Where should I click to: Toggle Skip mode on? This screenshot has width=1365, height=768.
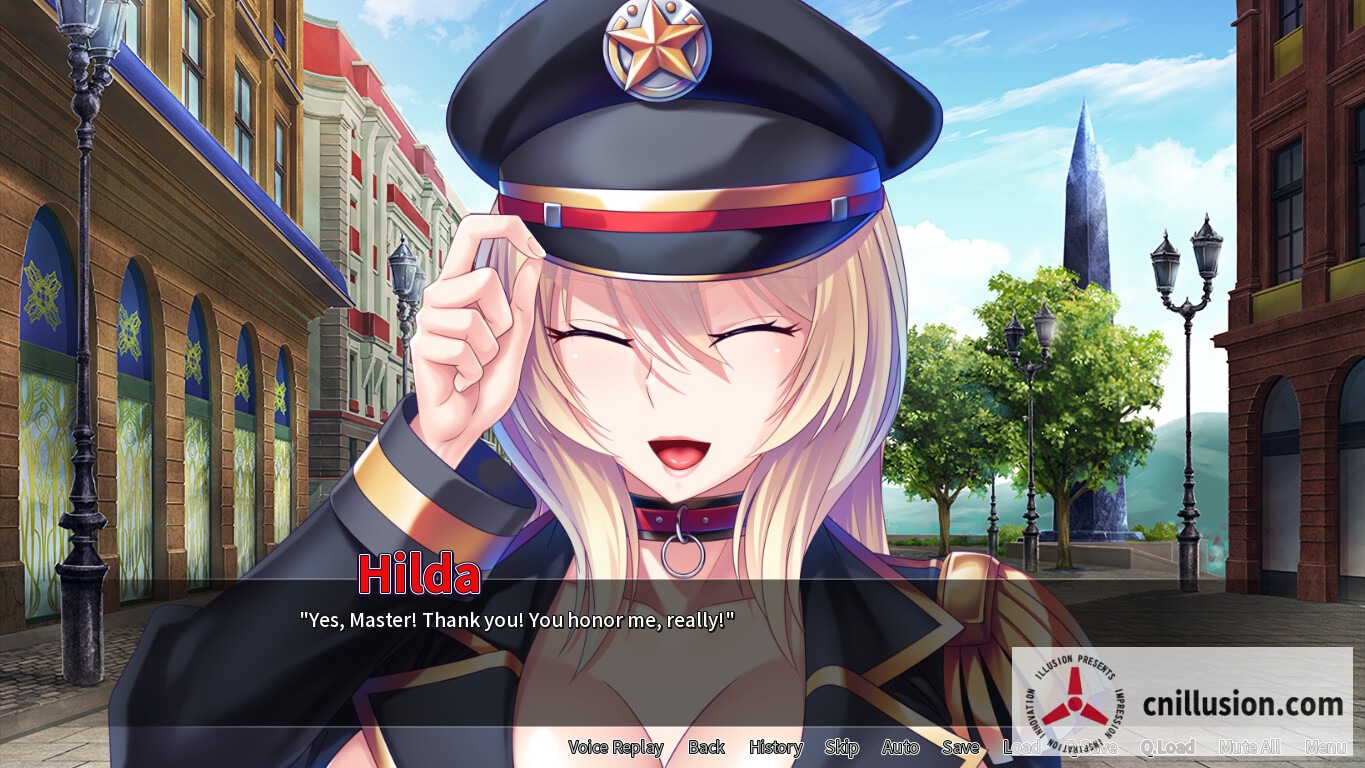(841, 747)
